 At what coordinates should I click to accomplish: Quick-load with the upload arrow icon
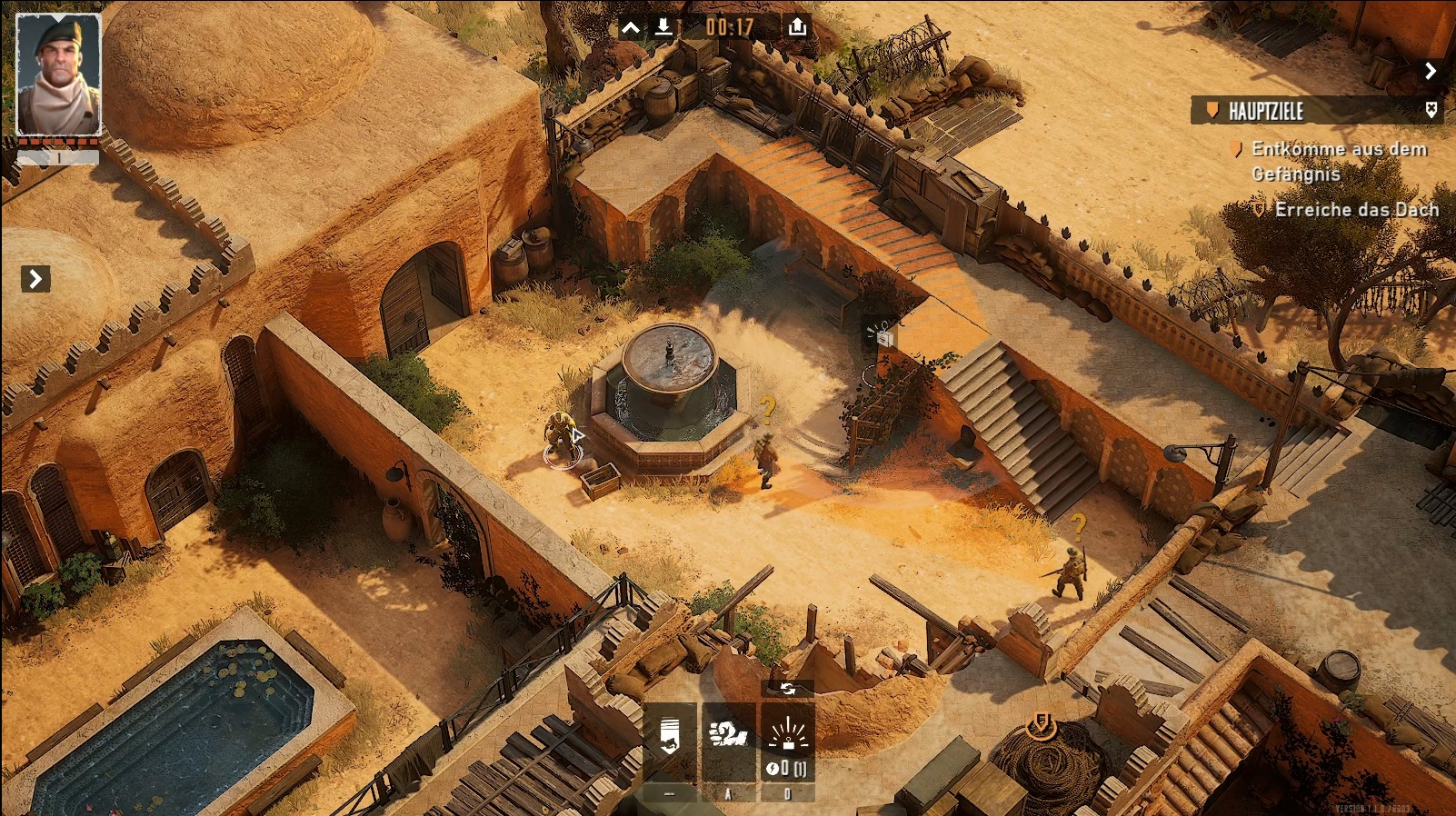pyautogui.click(x=797, y=26)
